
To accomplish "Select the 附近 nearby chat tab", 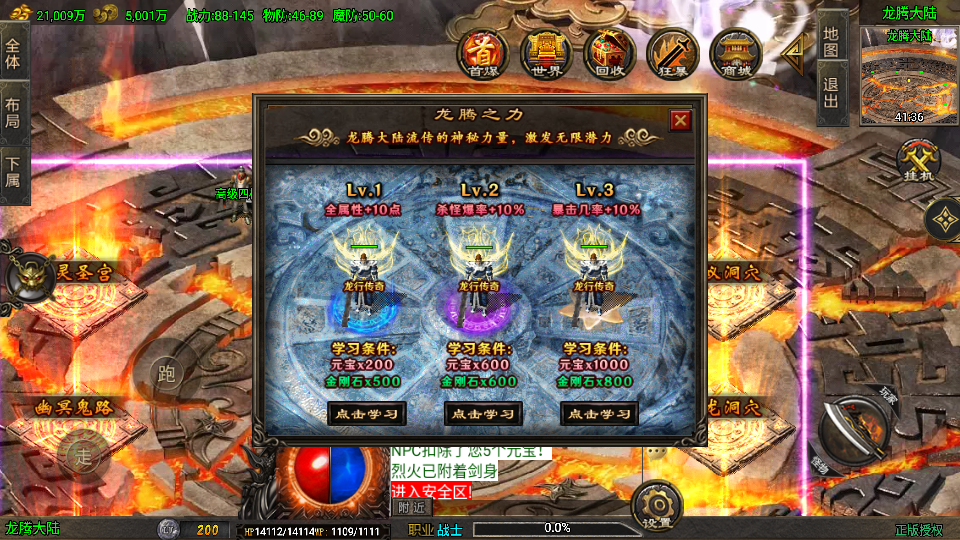I will pyautogui.click(x=412, y=507).
